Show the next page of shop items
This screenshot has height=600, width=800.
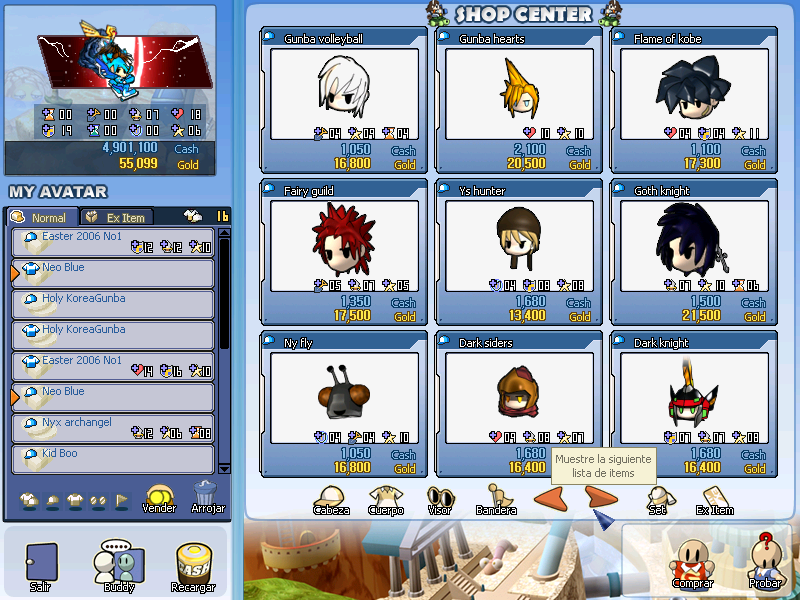[x=602, y=497]
